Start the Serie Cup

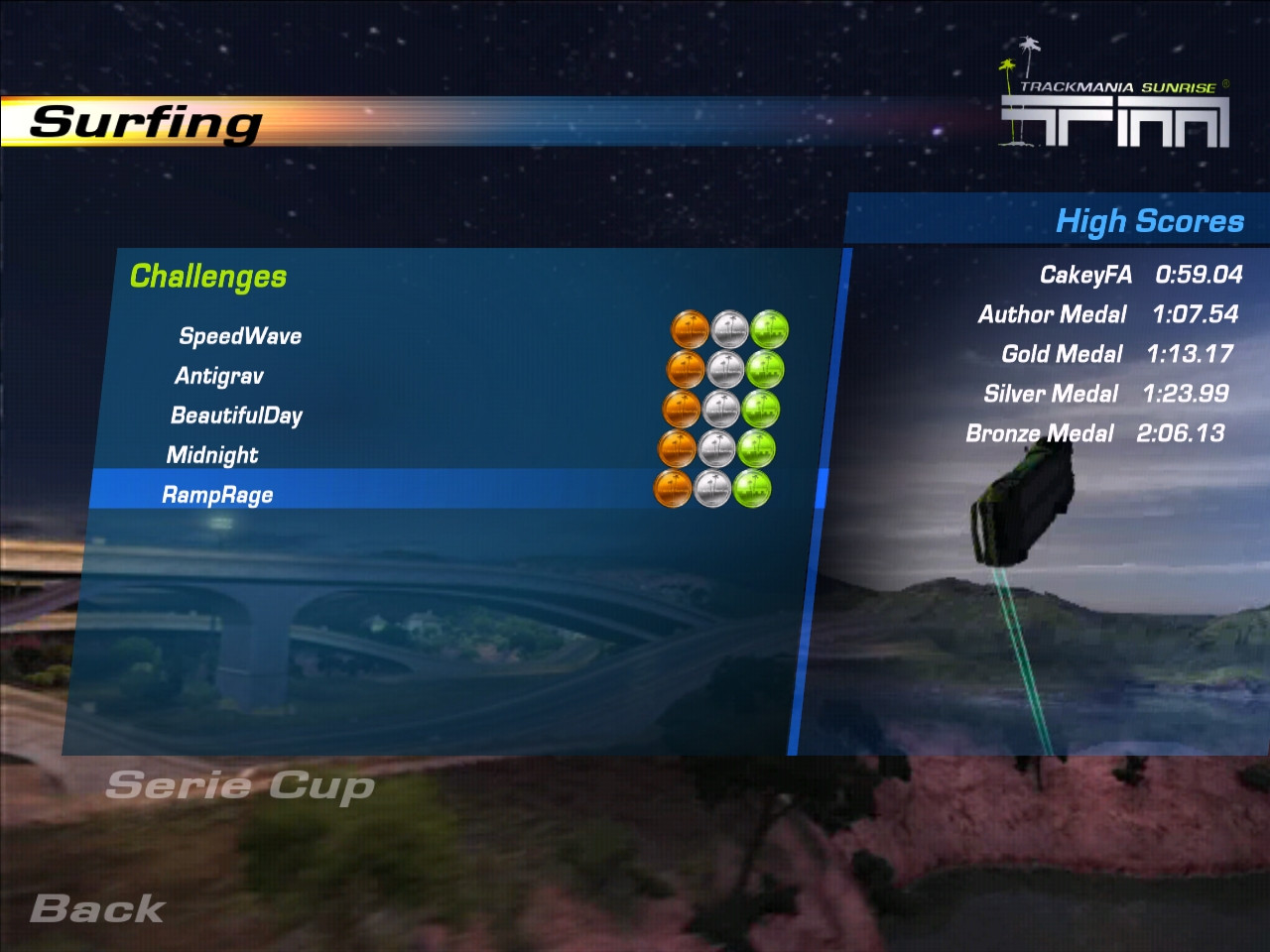(240, 785)
